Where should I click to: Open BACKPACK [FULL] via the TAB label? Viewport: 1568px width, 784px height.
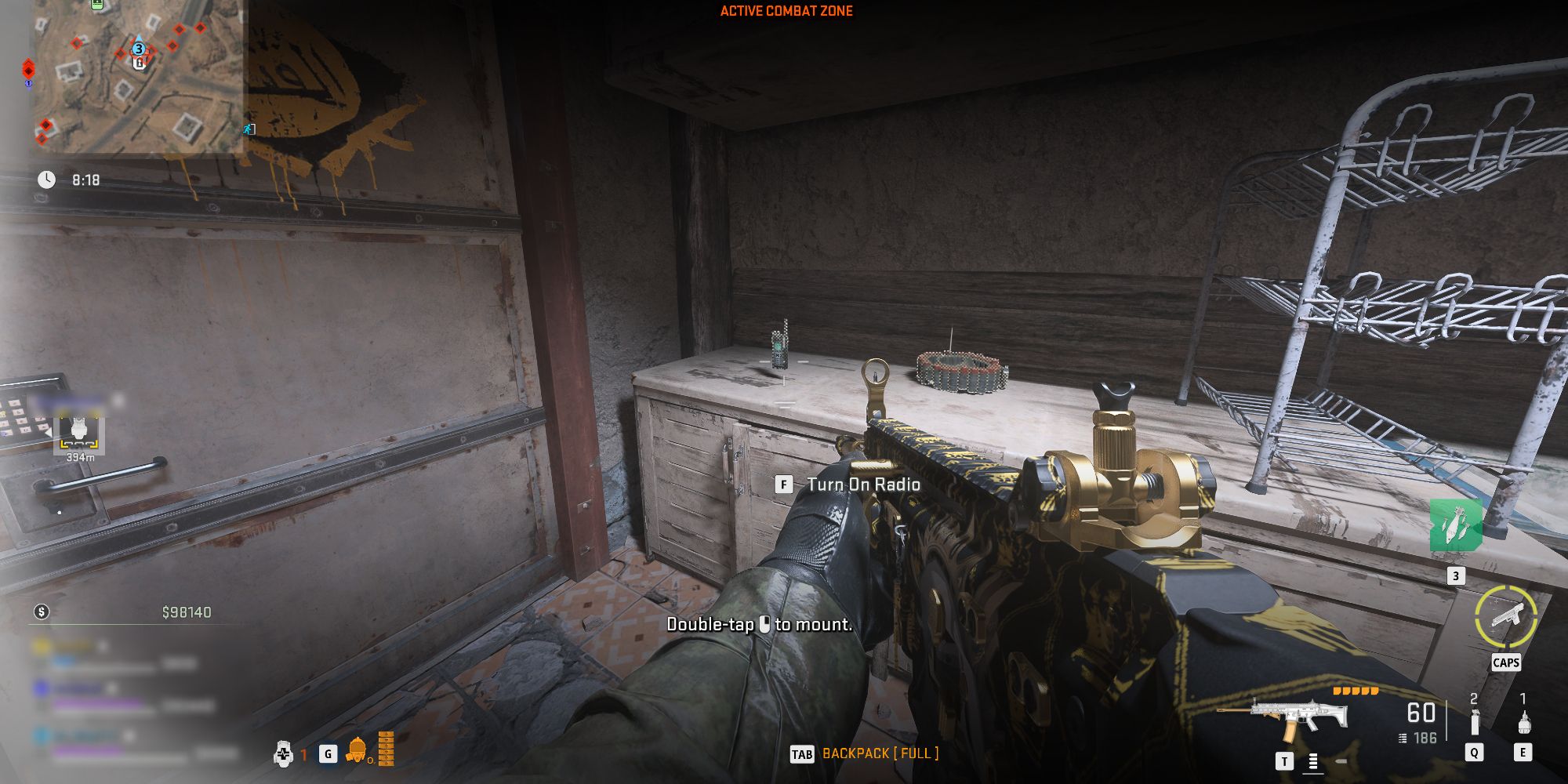click(802, 752)
